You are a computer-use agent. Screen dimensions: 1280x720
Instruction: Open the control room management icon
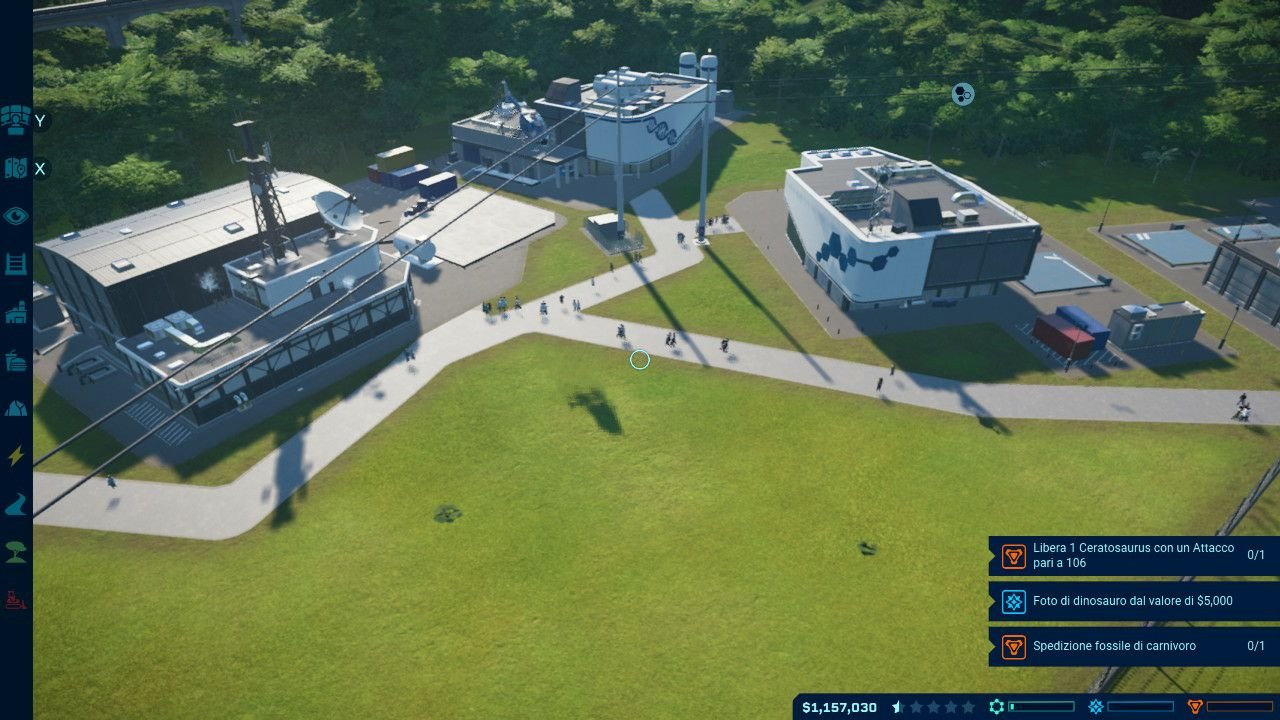[x=15, y=120]
